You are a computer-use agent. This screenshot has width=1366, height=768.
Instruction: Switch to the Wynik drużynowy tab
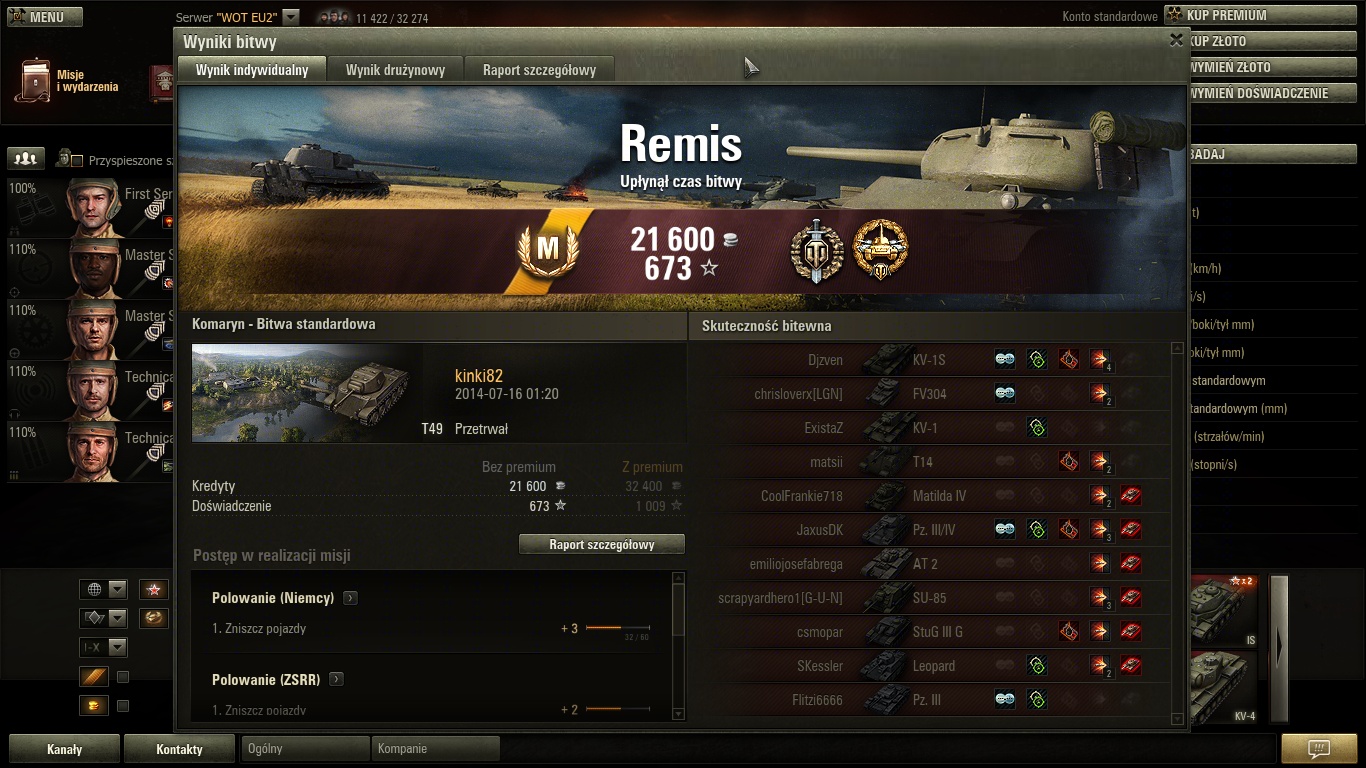pos(395,70)
